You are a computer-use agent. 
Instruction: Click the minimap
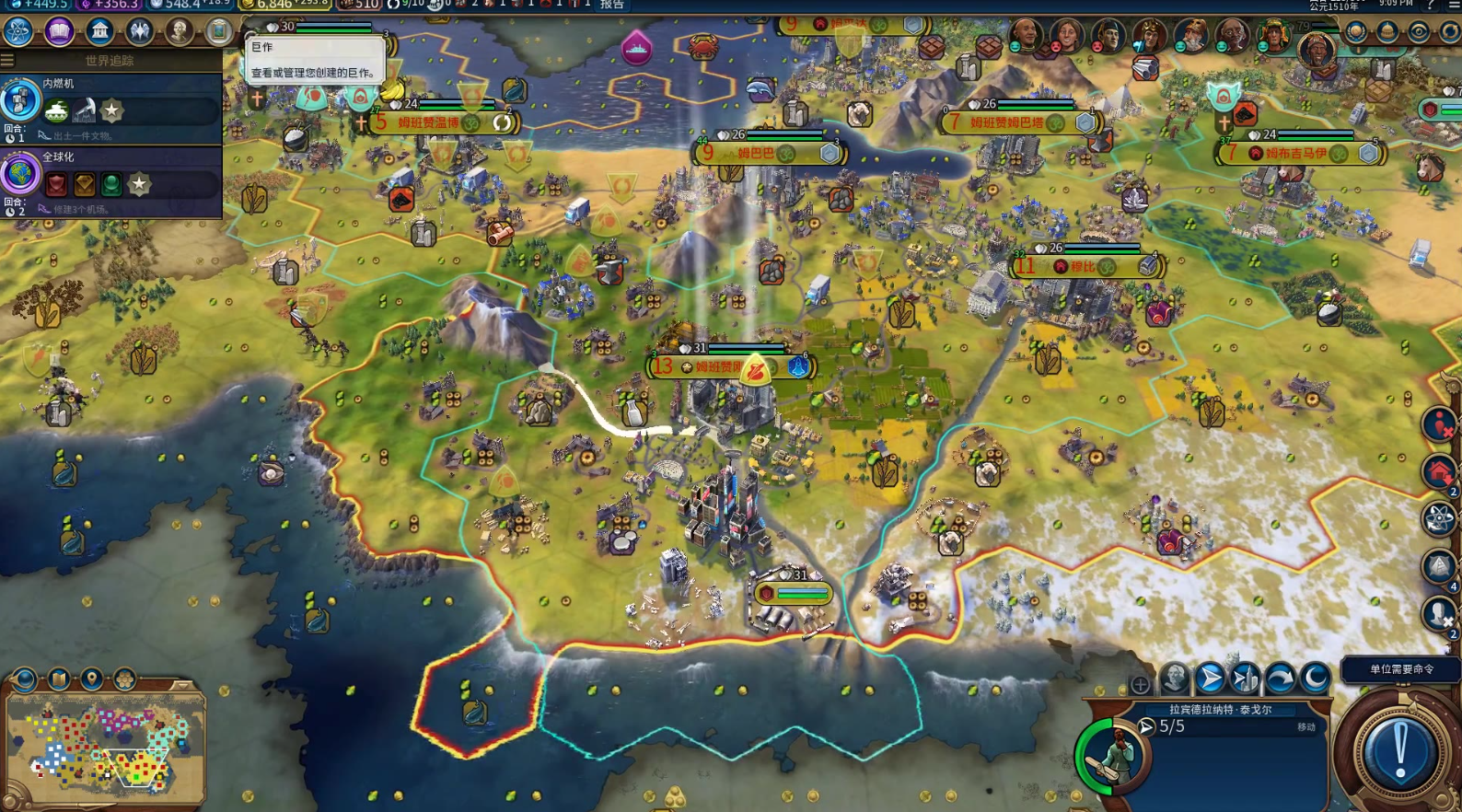104,747
